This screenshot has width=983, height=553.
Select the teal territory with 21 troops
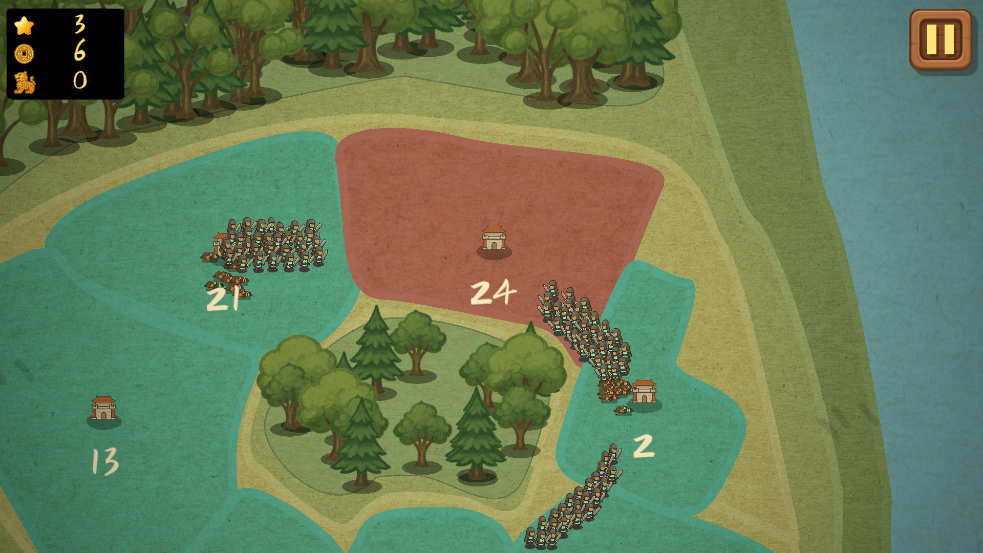point(225,297)
